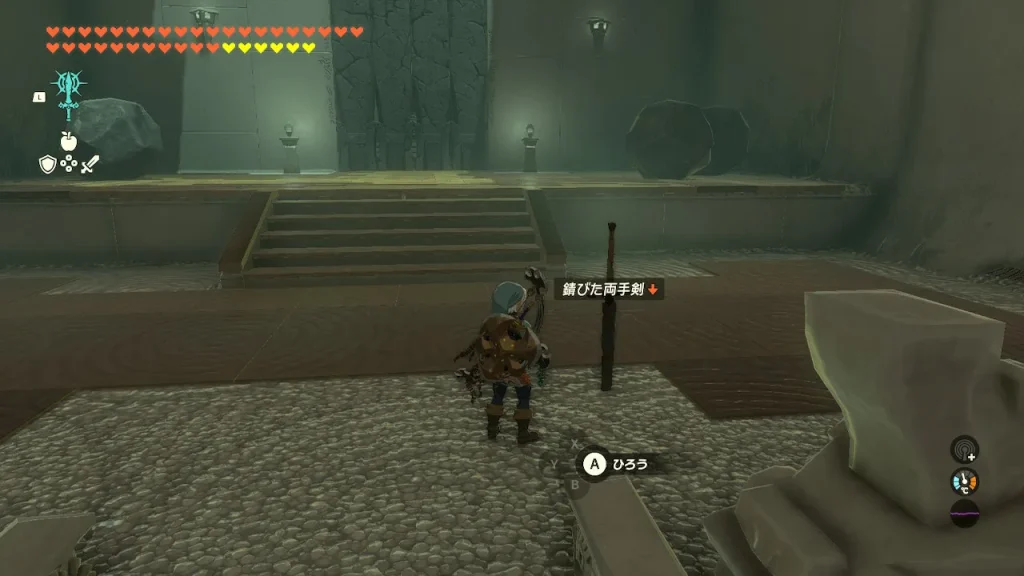This screenshot has height=576, width=1024.
Task: Open the Sheikah sensor plus icon
Action: click(x=964, y=449)
